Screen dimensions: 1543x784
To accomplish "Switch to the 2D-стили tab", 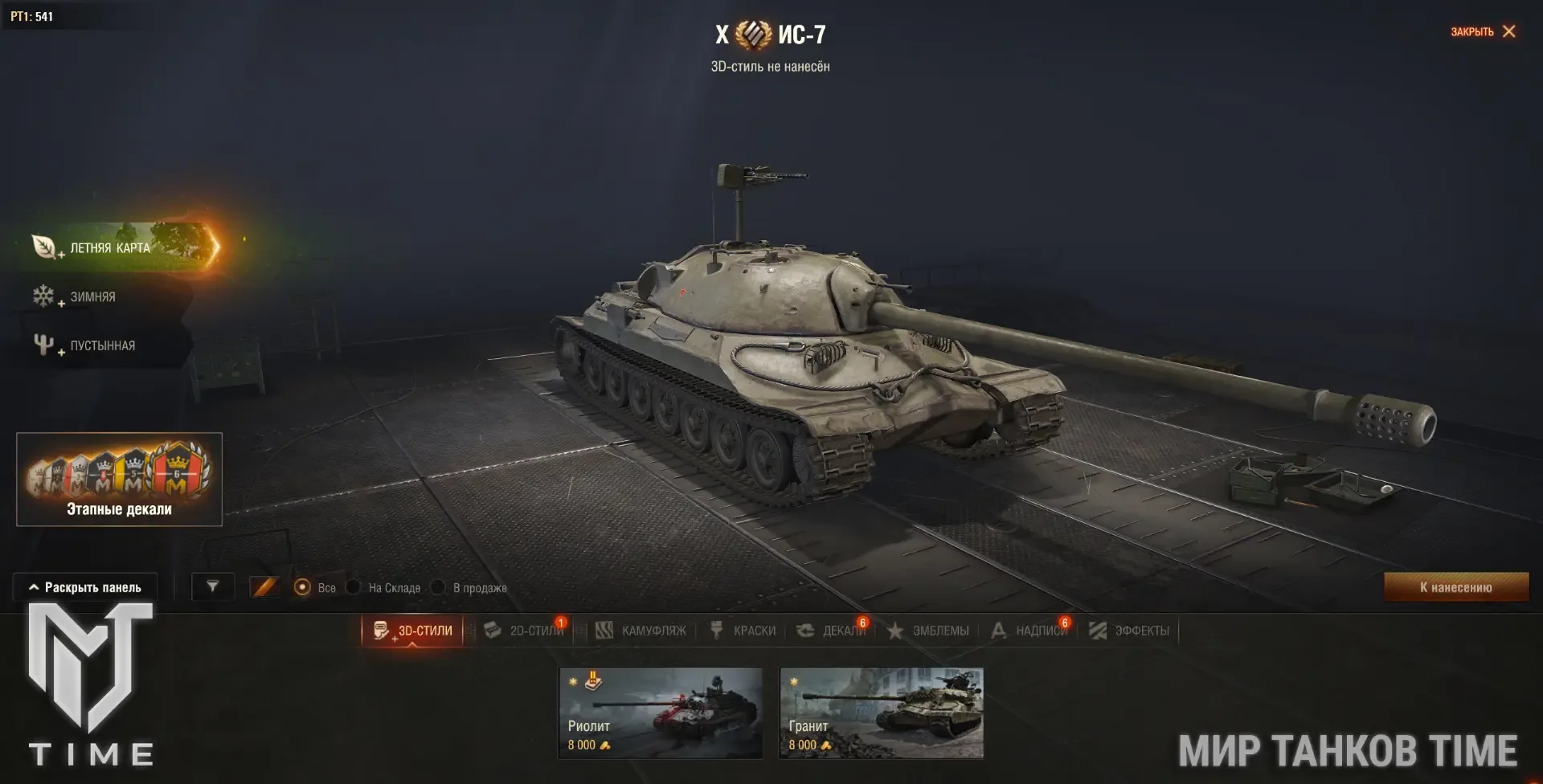I will (x=526, y=631).
